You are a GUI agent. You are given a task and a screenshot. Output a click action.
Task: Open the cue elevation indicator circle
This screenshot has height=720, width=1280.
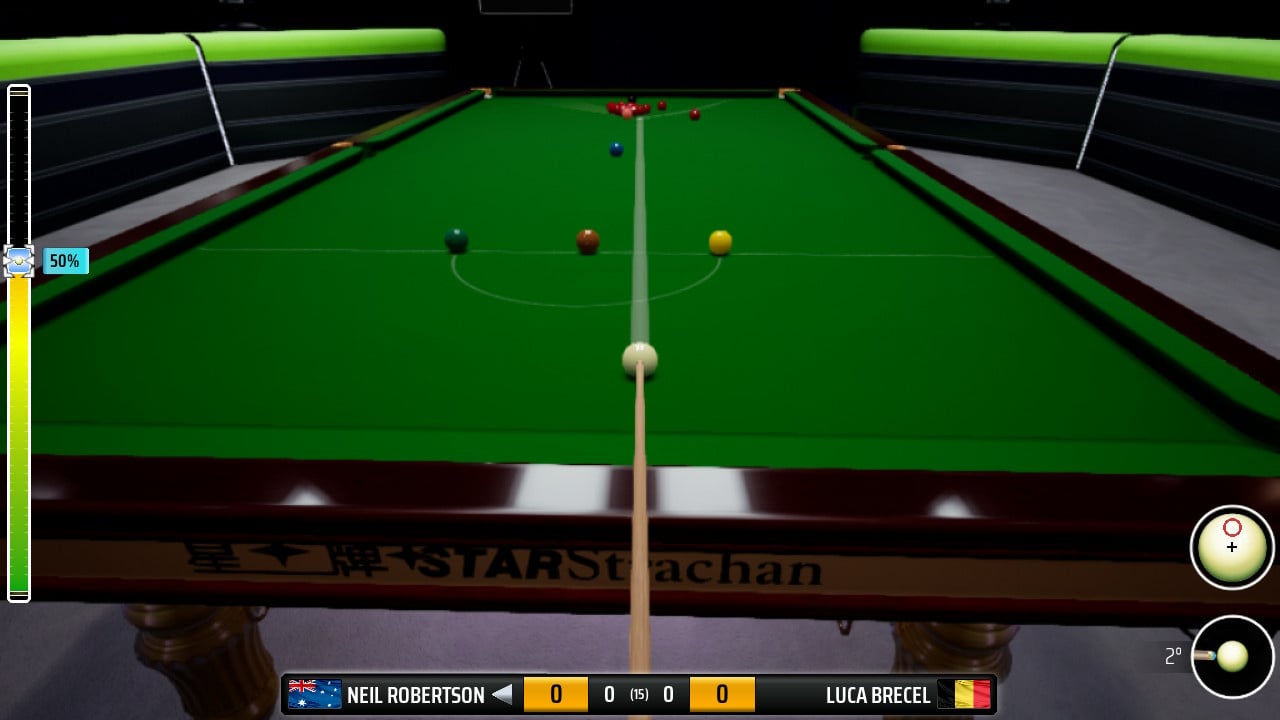[x=1232, y=658]
